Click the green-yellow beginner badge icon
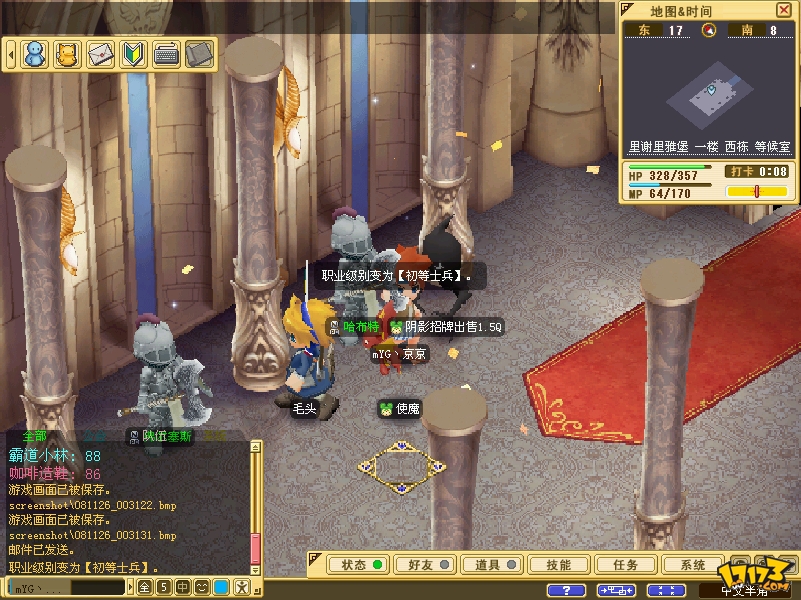The width and height of the screenshot is (801, 600). [x=134, y=53]
